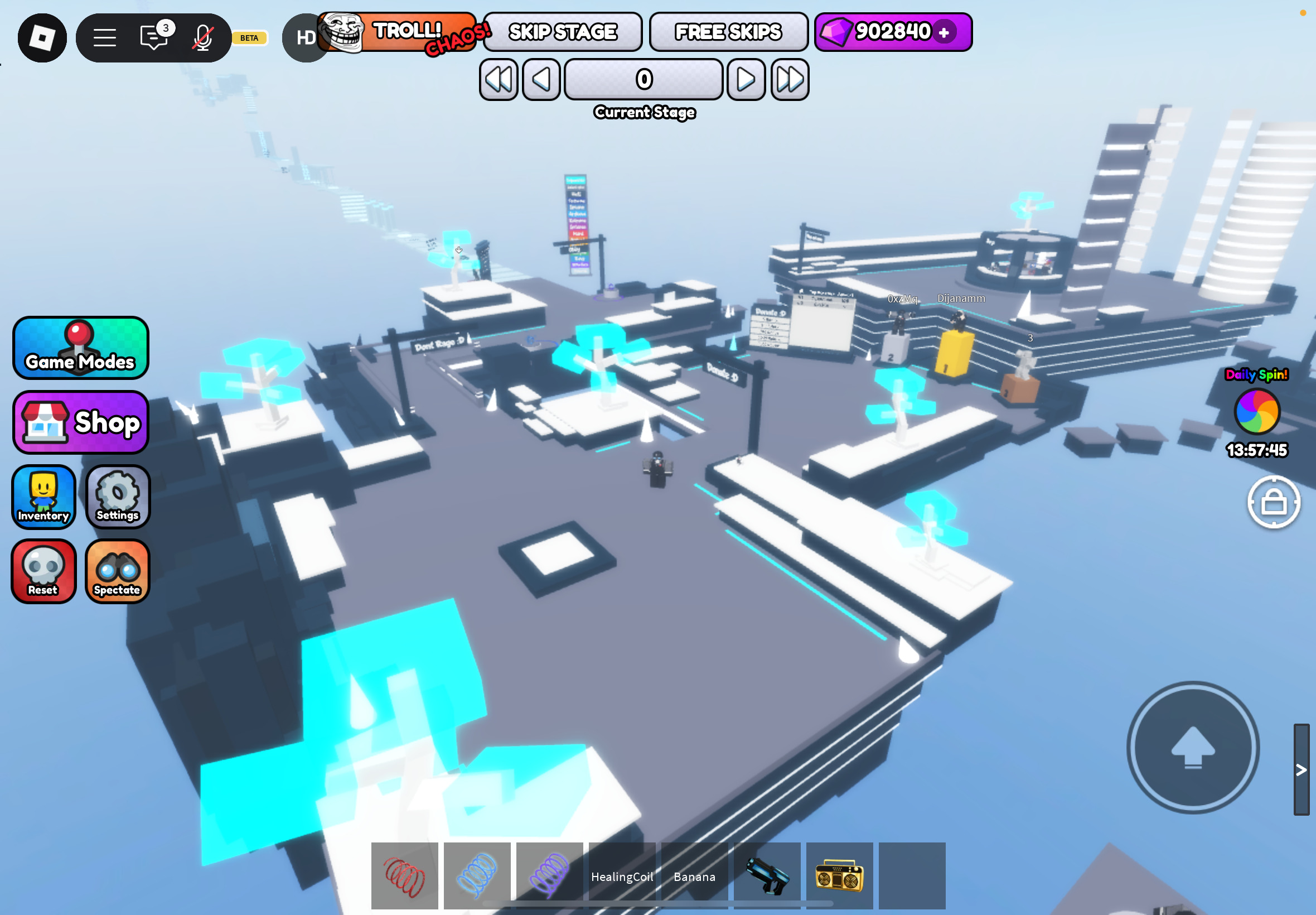Open the Roblox hamburger menu

coord(105,37)
